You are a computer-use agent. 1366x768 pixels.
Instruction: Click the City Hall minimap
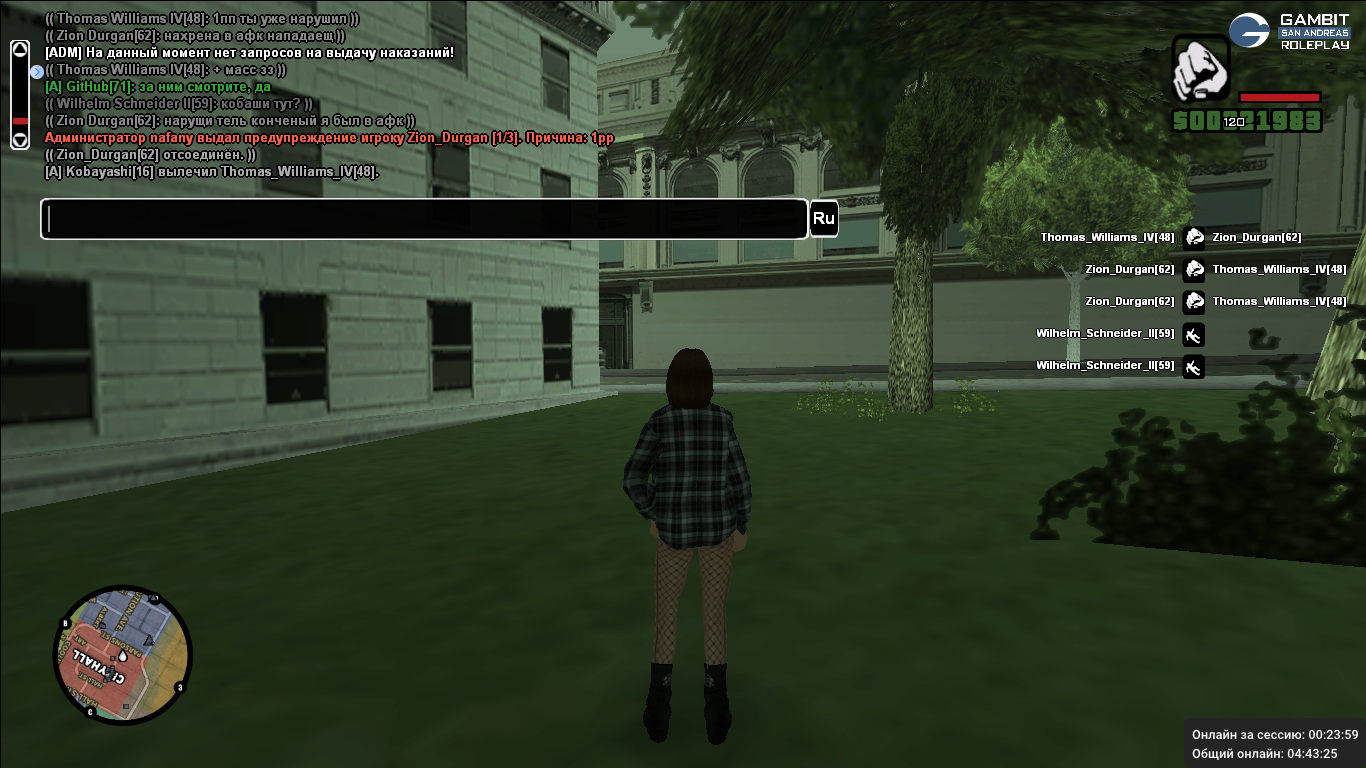click(x=122, y=655)
